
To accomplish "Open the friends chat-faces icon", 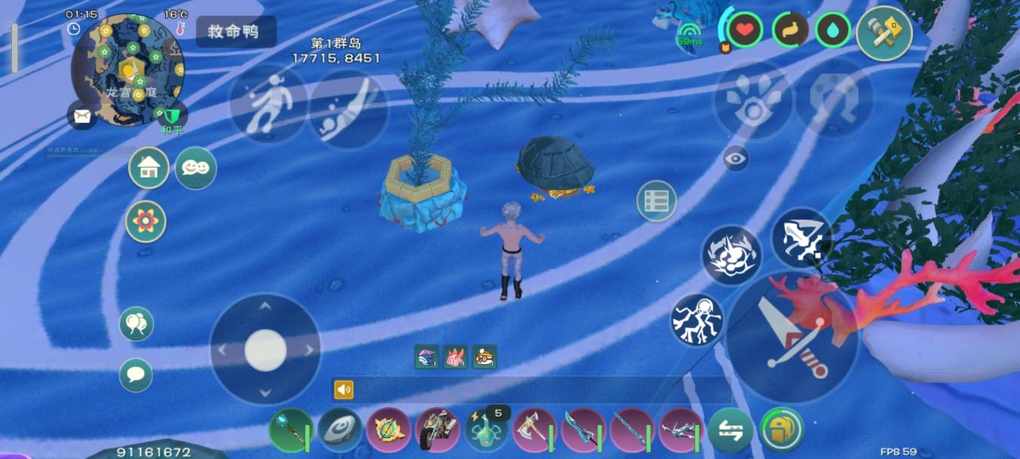I will (x=196, y=168).
